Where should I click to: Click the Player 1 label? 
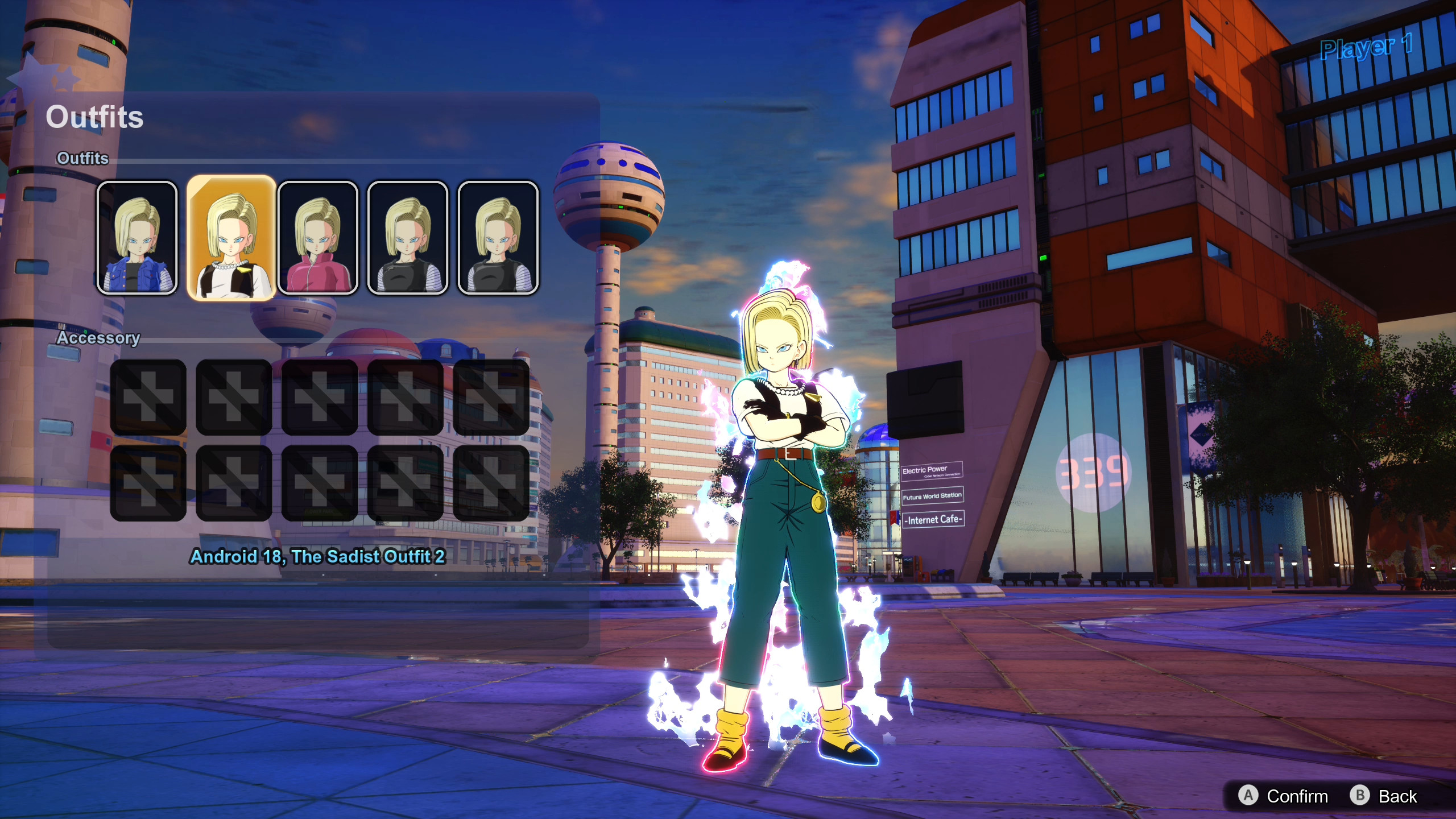(x=1365, y=48)
